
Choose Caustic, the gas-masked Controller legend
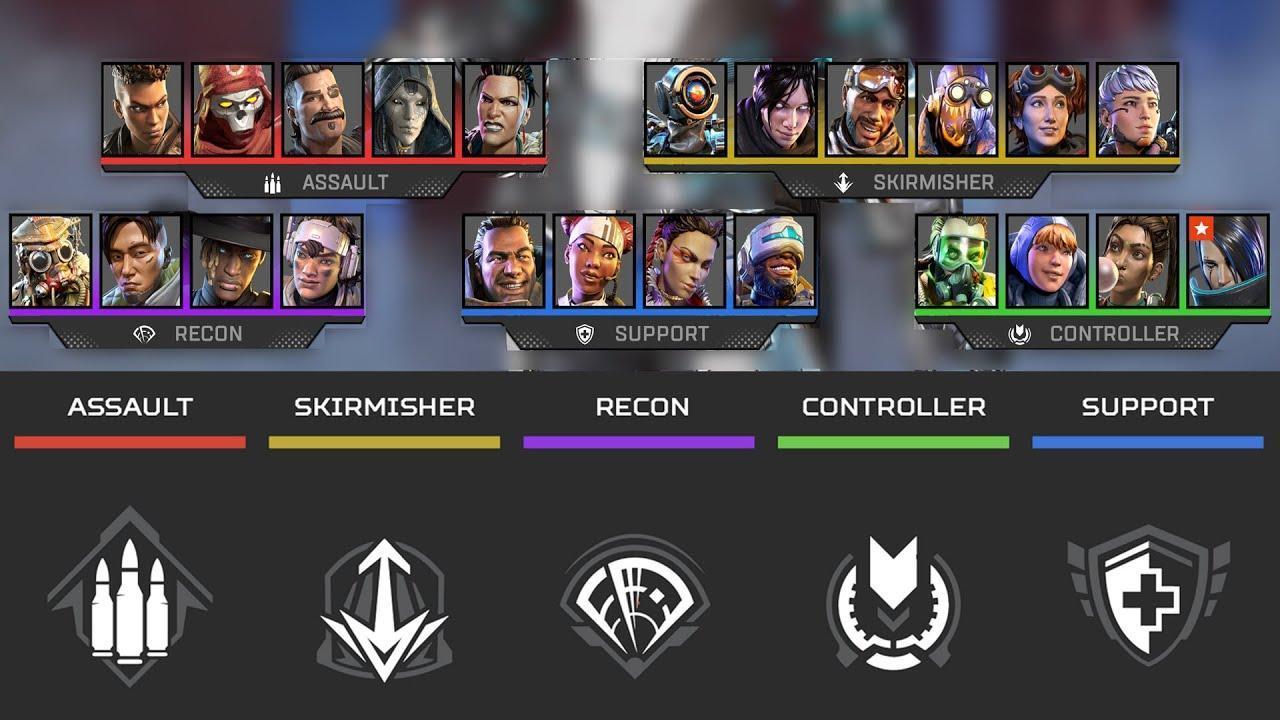click(957, 261)
